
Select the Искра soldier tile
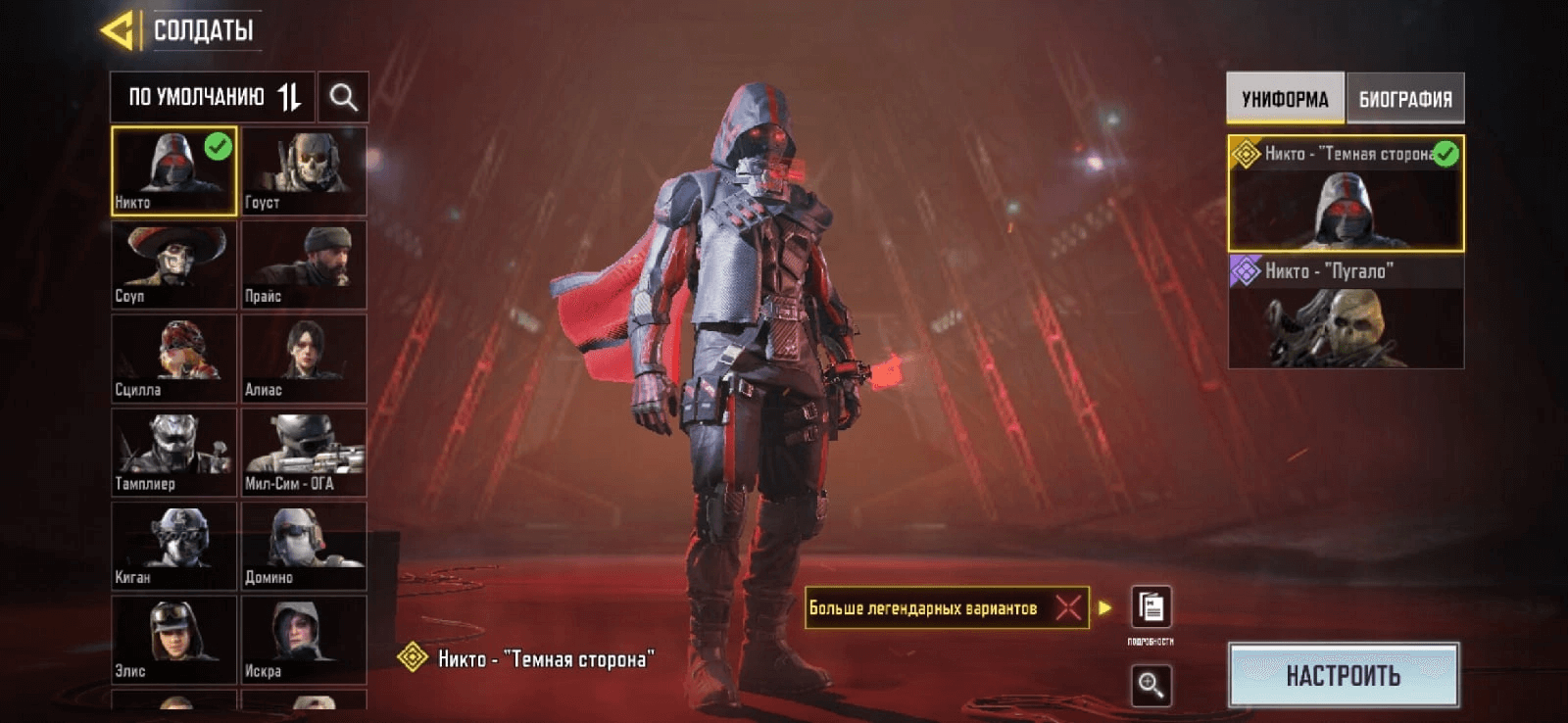304,640
